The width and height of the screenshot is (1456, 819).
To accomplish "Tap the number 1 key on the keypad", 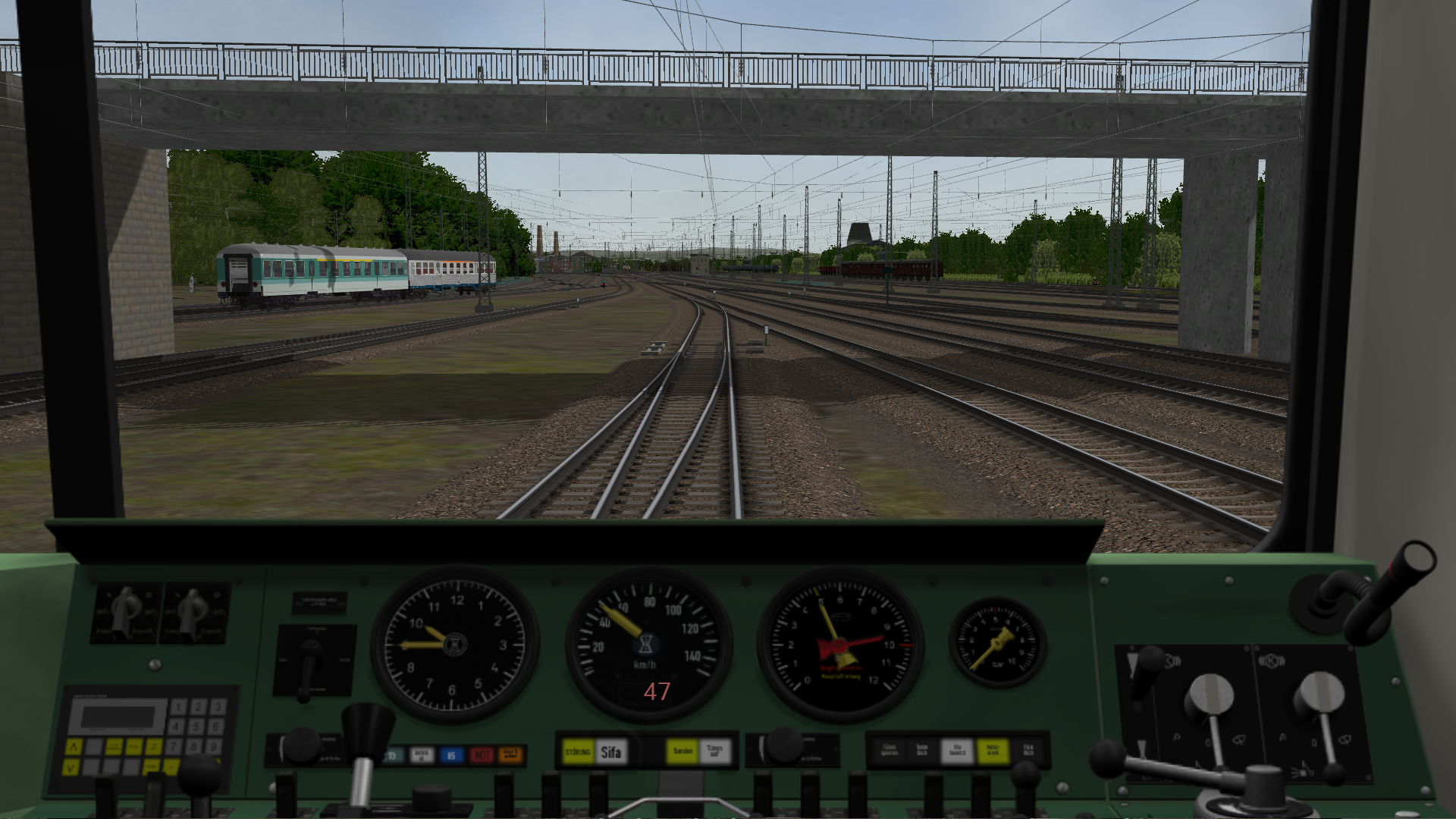I will coord(178,708).
